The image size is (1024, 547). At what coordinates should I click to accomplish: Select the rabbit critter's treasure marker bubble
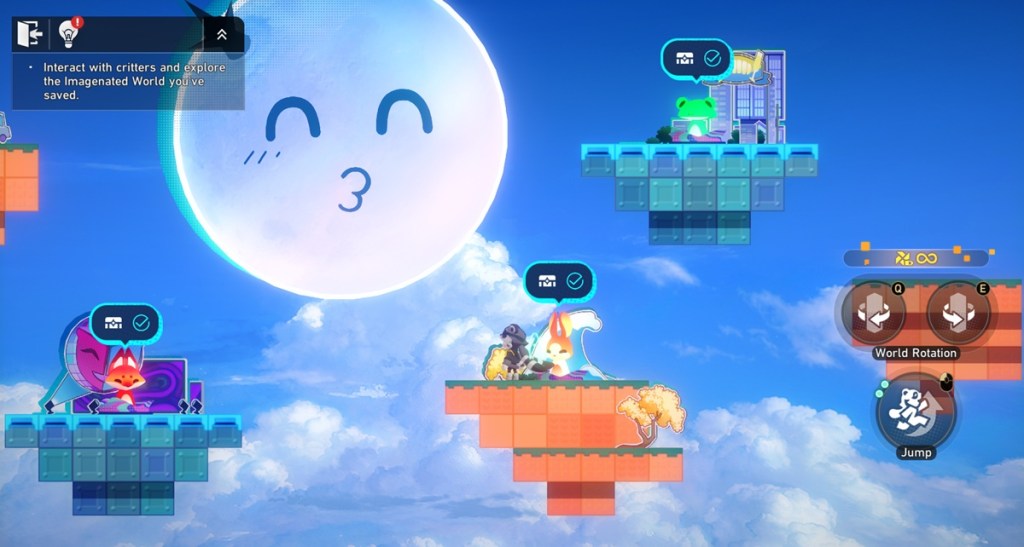[x=560, y=281]
